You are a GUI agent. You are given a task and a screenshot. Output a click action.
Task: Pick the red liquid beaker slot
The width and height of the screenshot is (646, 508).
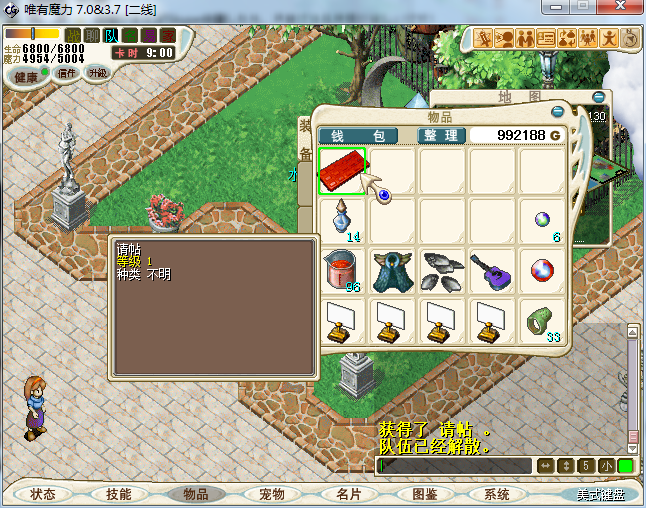[x=342, y=271]
